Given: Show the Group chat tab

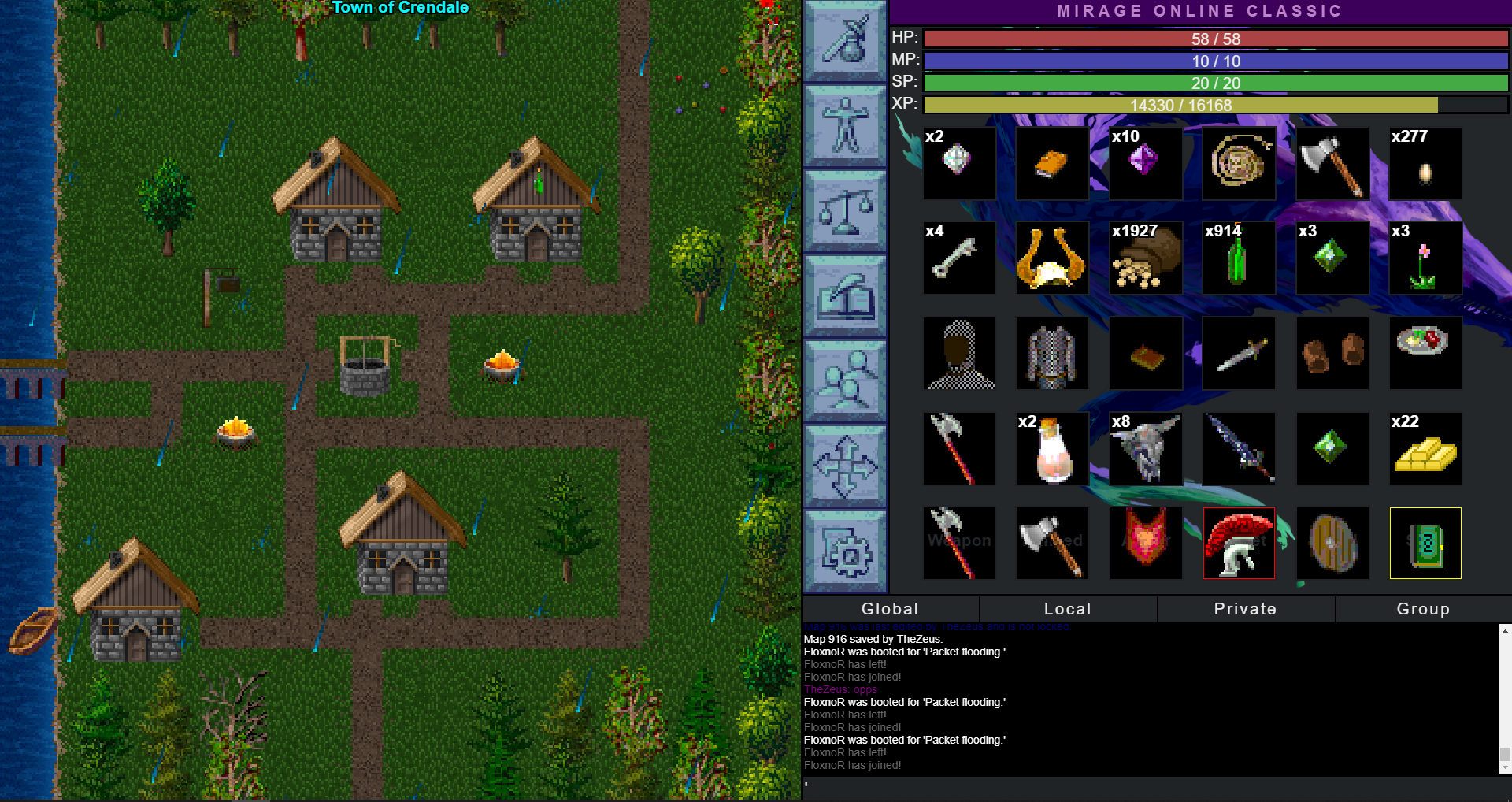Looking at the screenshot, I should pyautogui.click(x=1423, y=609).
